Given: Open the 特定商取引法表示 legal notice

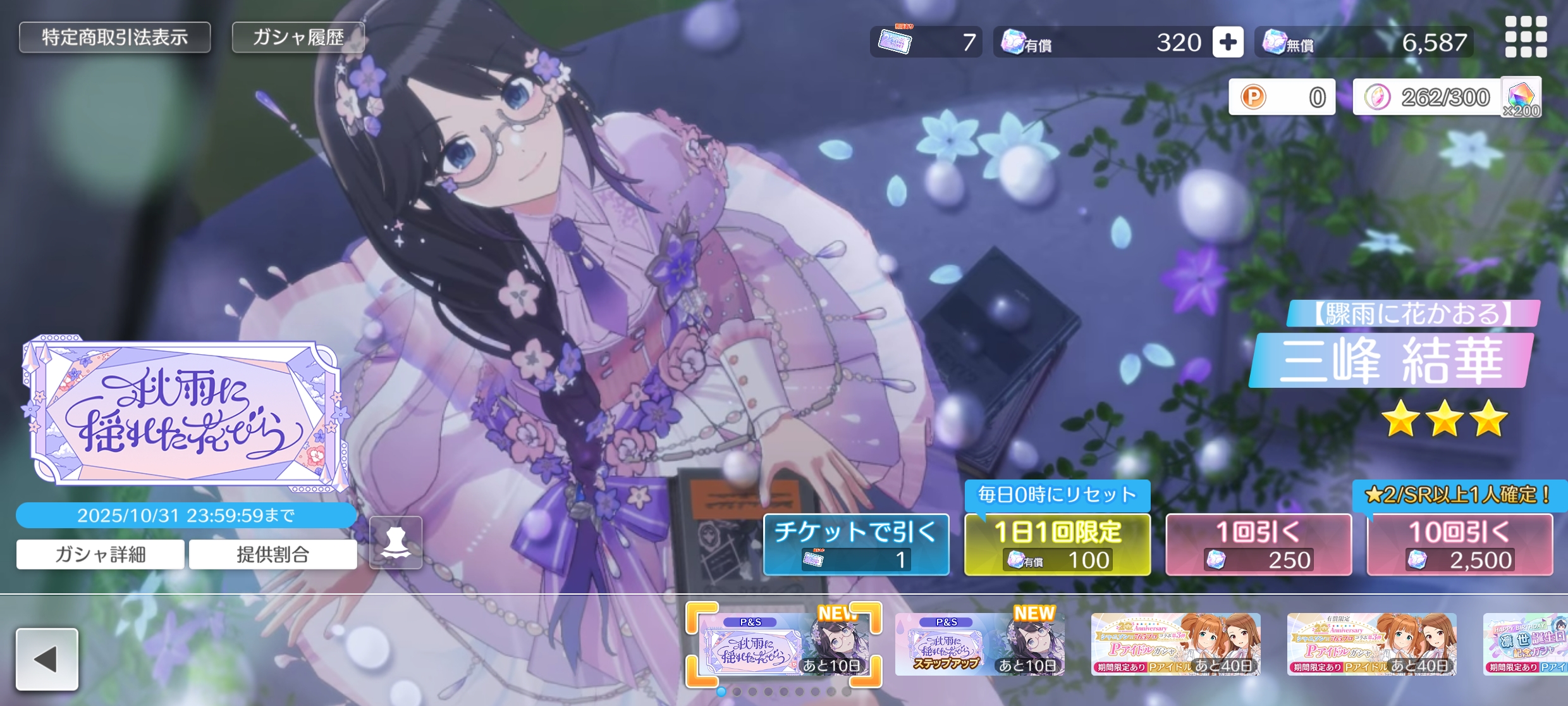Looking at the screenshot, I should (114, 37).
